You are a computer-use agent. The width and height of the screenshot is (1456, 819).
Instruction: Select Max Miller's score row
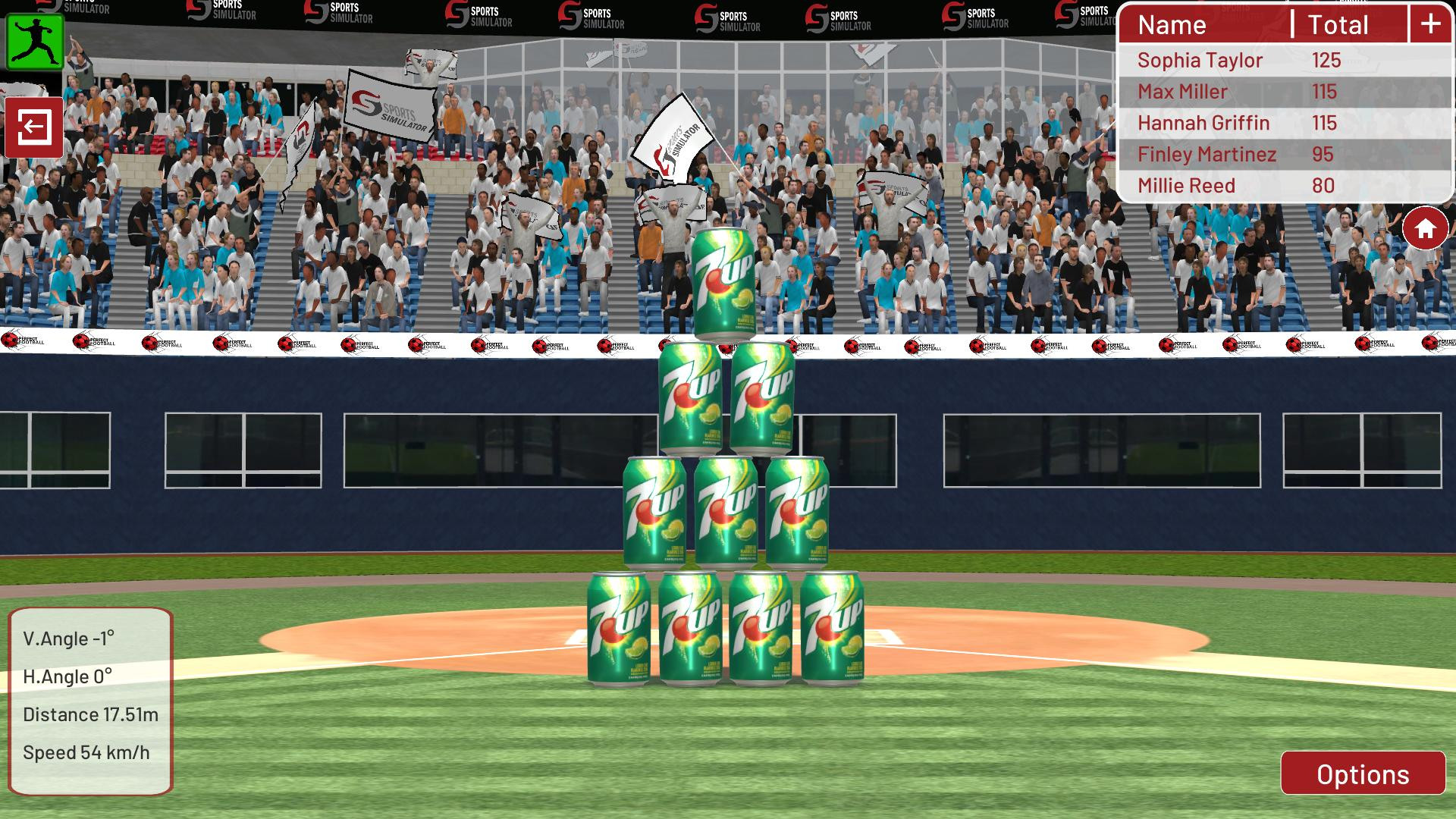pos(1183,92)
